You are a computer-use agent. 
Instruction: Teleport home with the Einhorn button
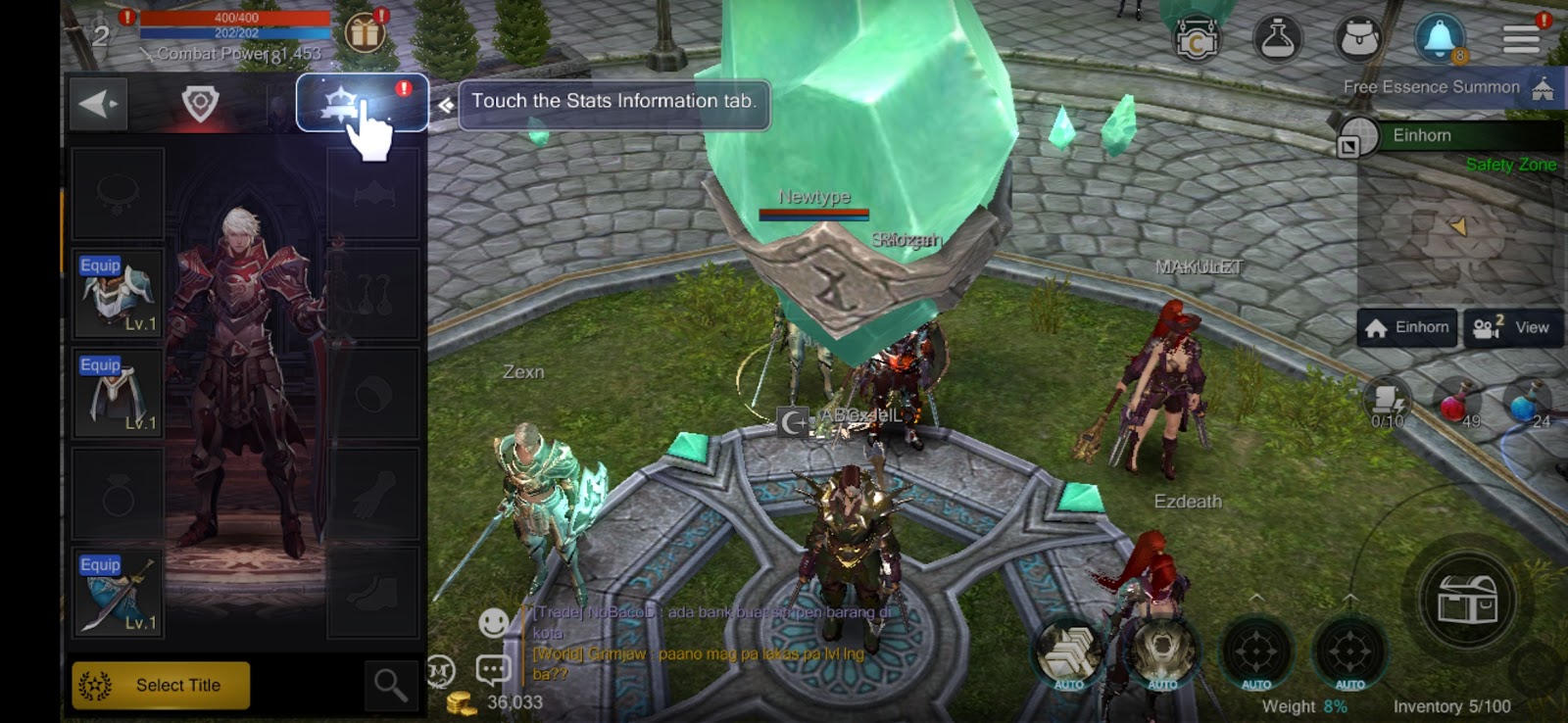point(1407,327)
